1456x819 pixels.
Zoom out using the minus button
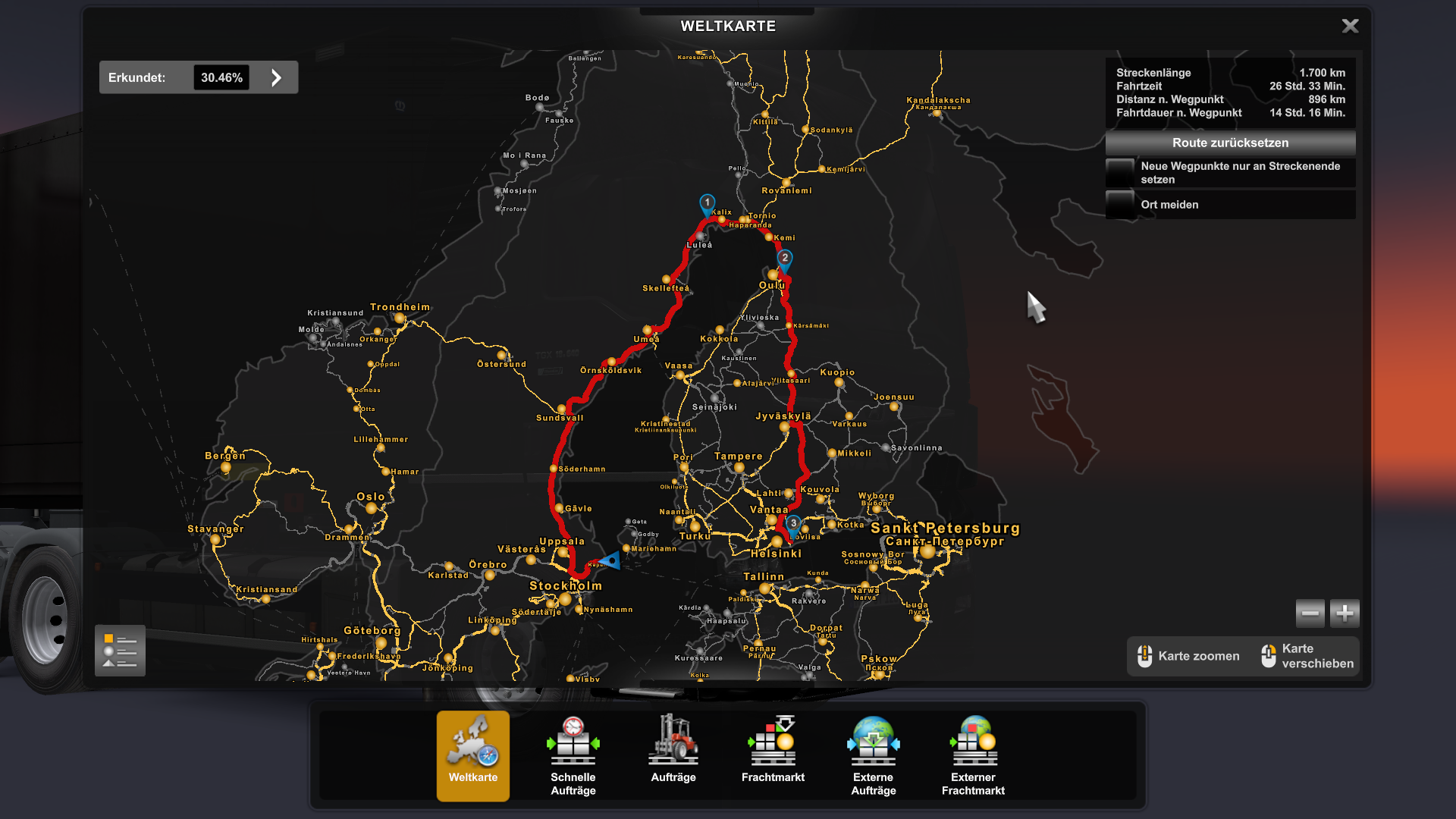1310,613
